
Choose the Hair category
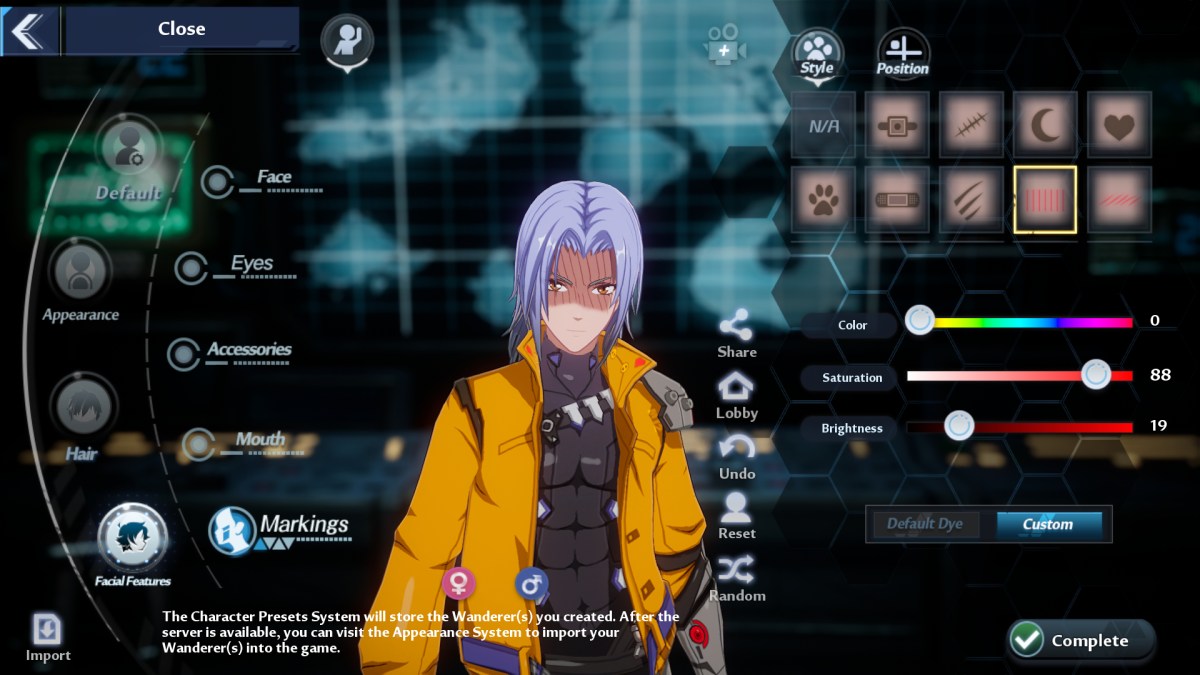[82, 417]
